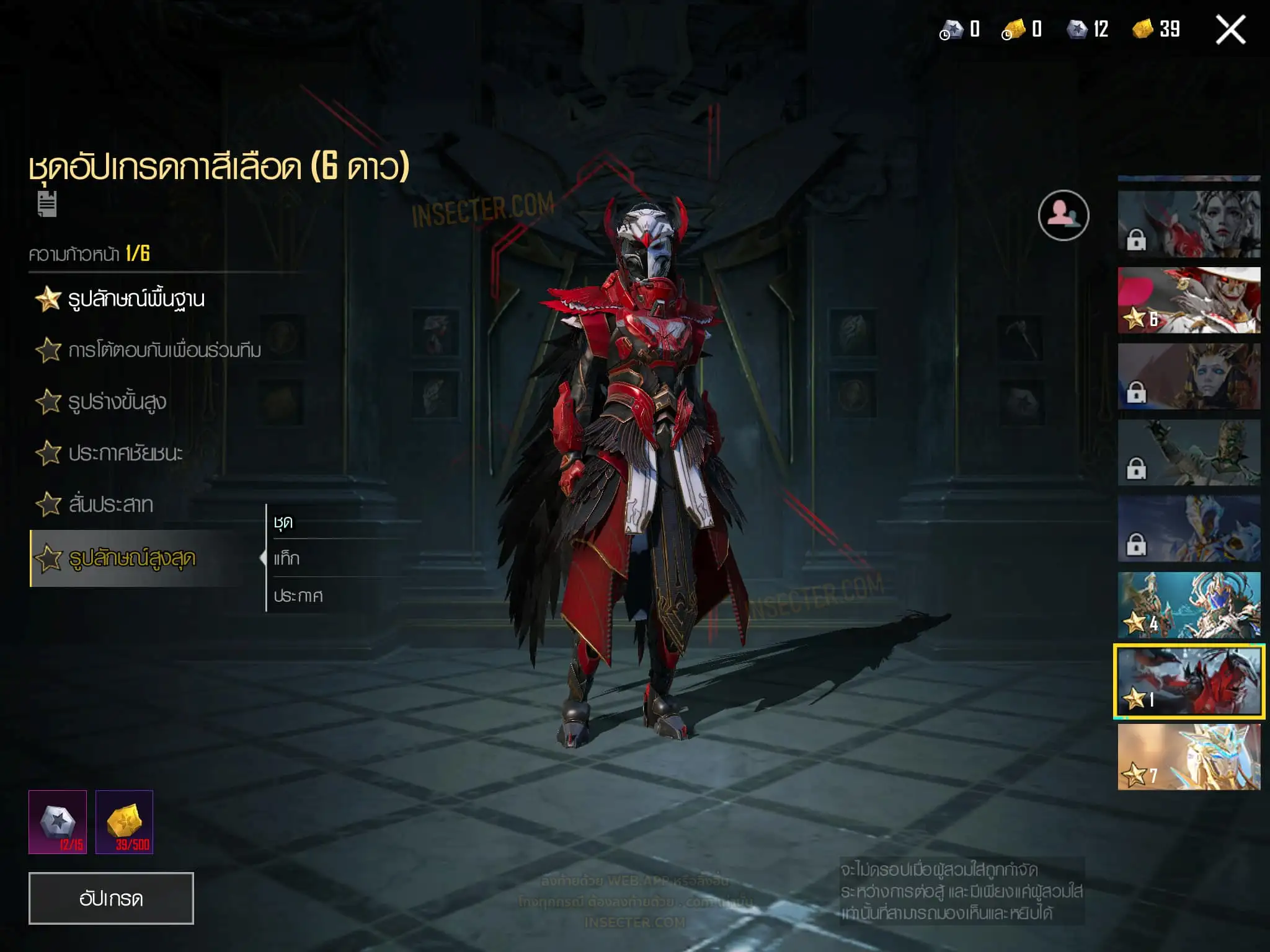Select the รูปลักษณ์พื้นฐาน upgrade level
Viewport: 1270px width, 952px height.
pyautogui.click(x=136, y=299)
